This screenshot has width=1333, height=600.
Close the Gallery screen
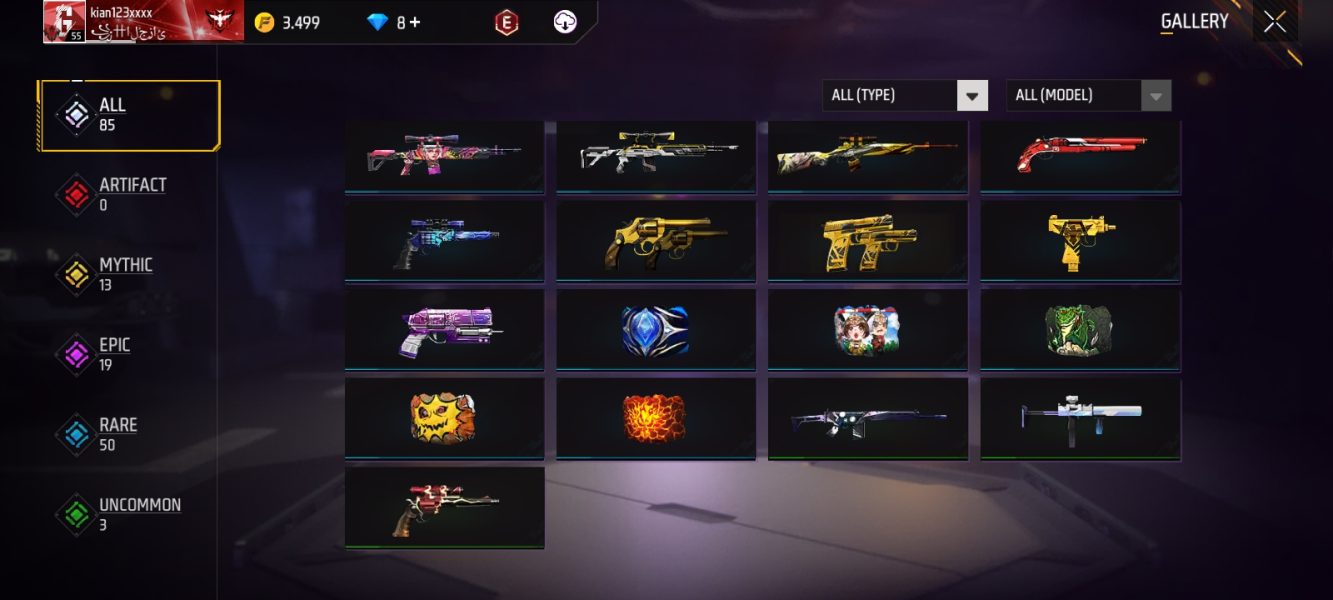point(1274,22)
